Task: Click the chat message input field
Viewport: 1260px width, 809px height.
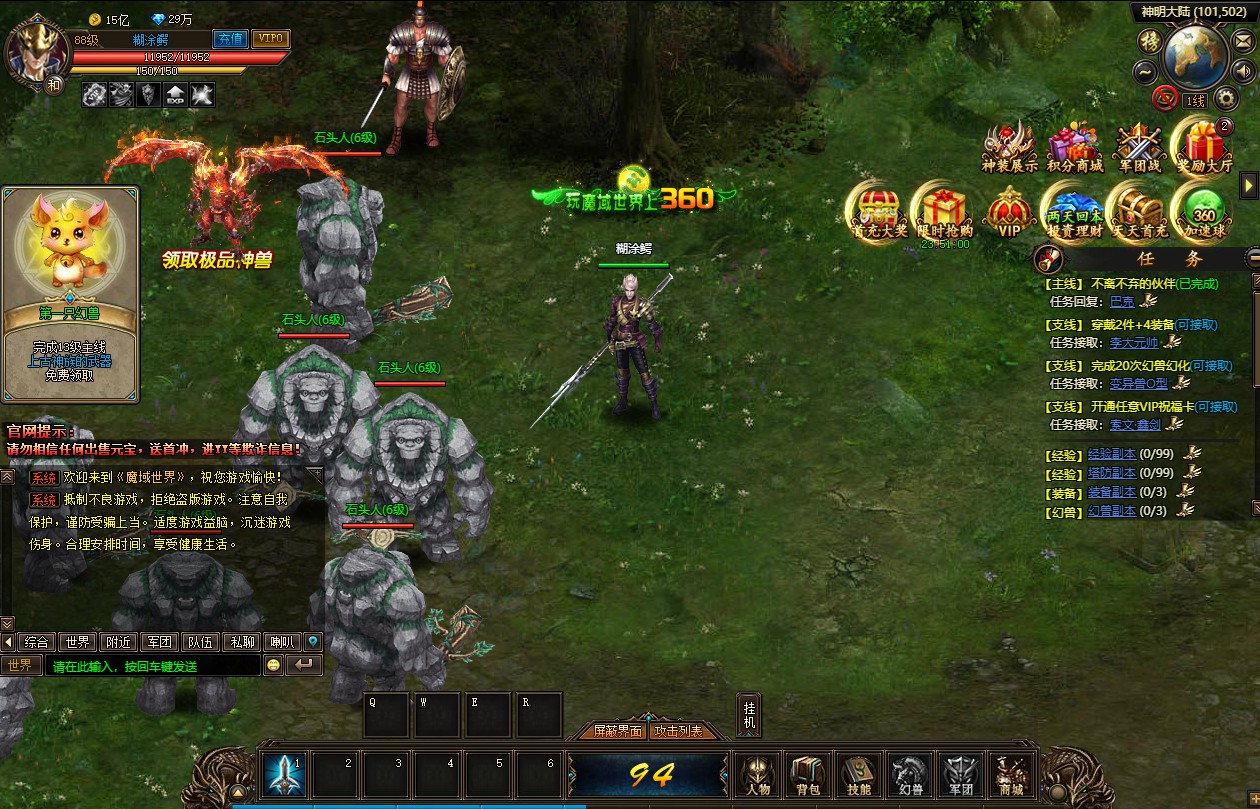Action: (x=150, y=666)
